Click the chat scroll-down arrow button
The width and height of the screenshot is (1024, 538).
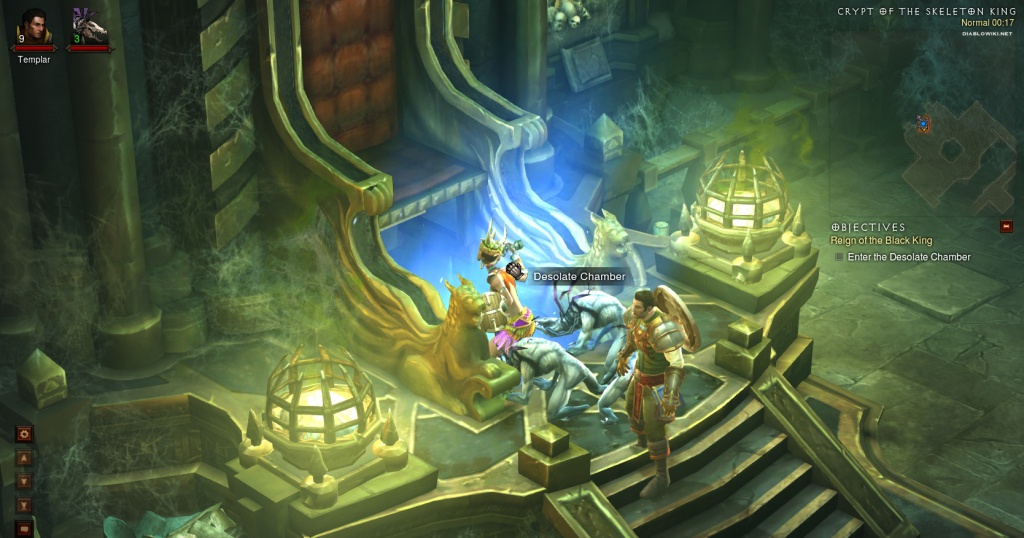pyautogui.click(x=25, y=482)
